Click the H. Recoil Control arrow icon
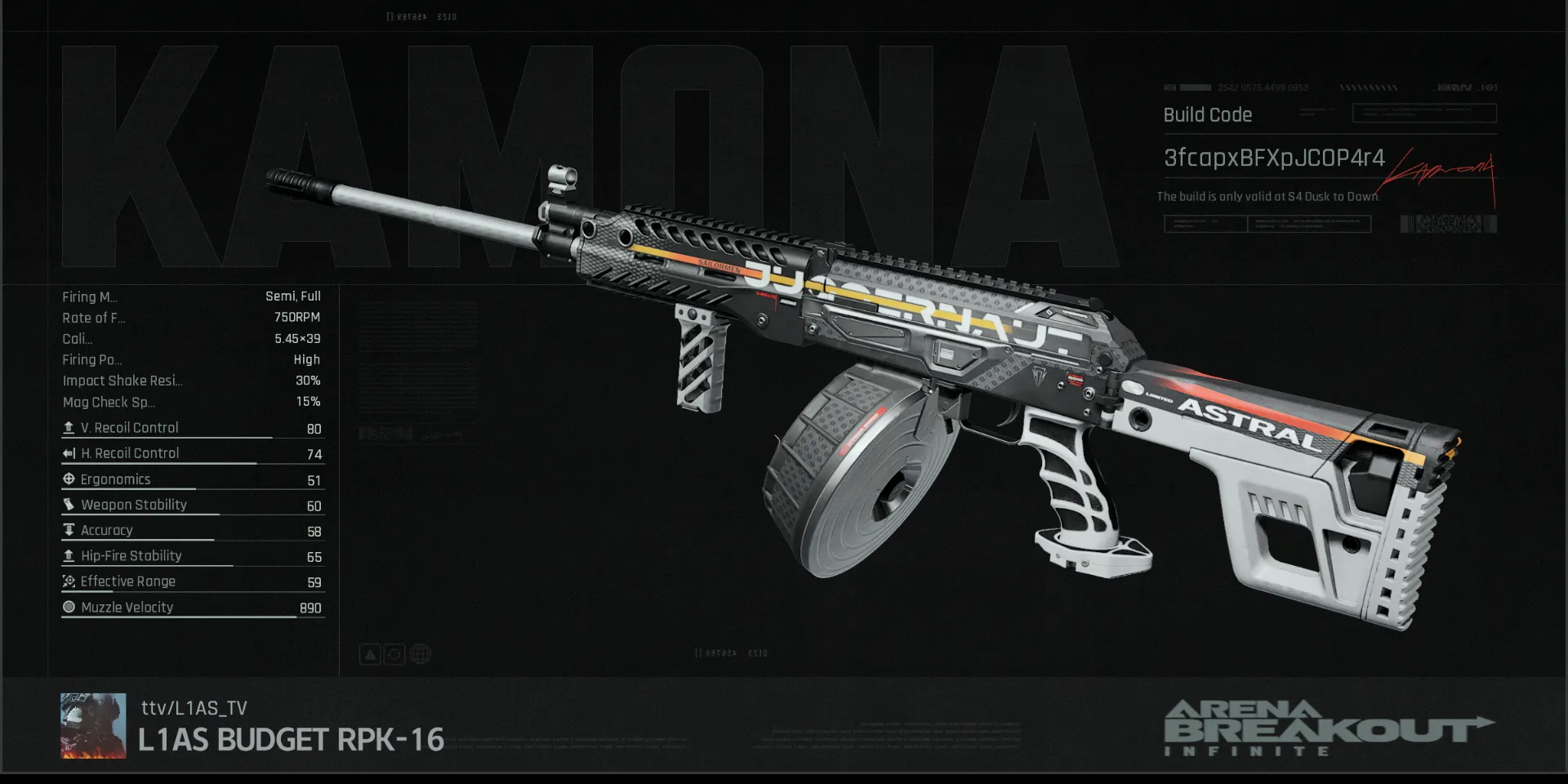 pyautogui.click(x=69, y=453)
